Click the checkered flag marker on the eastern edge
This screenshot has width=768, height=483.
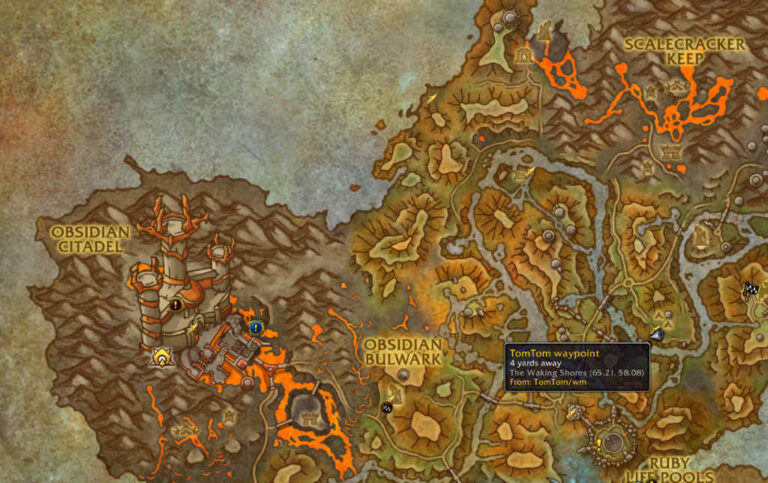(750, 289)
